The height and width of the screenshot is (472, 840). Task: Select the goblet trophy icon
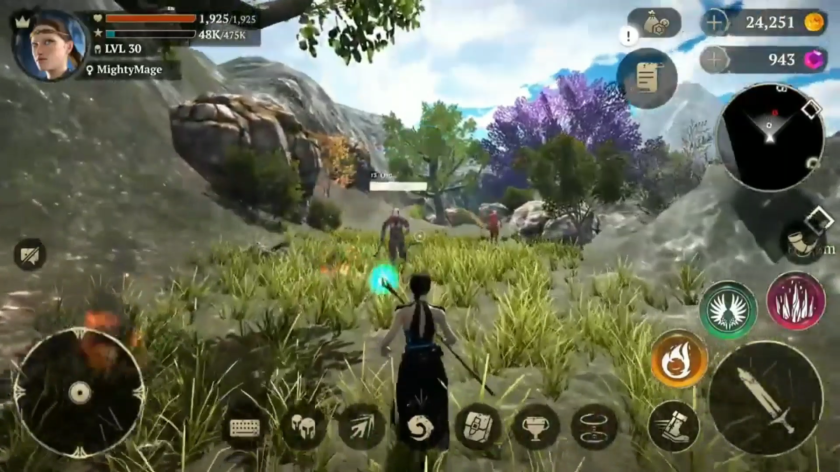click(536, 427)
